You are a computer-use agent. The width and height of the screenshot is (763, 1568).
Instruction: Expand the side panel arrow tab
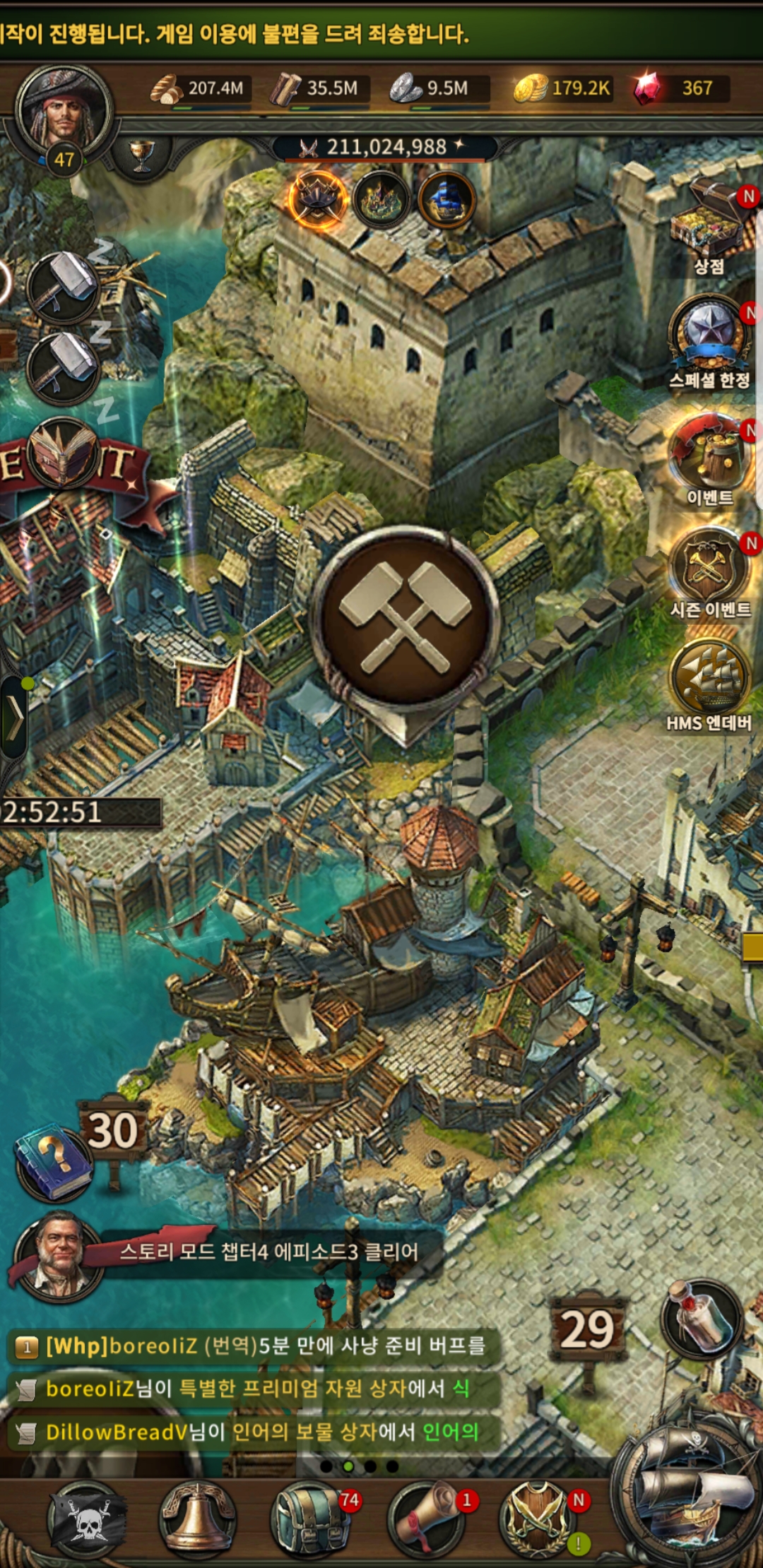tap(14, 717)
